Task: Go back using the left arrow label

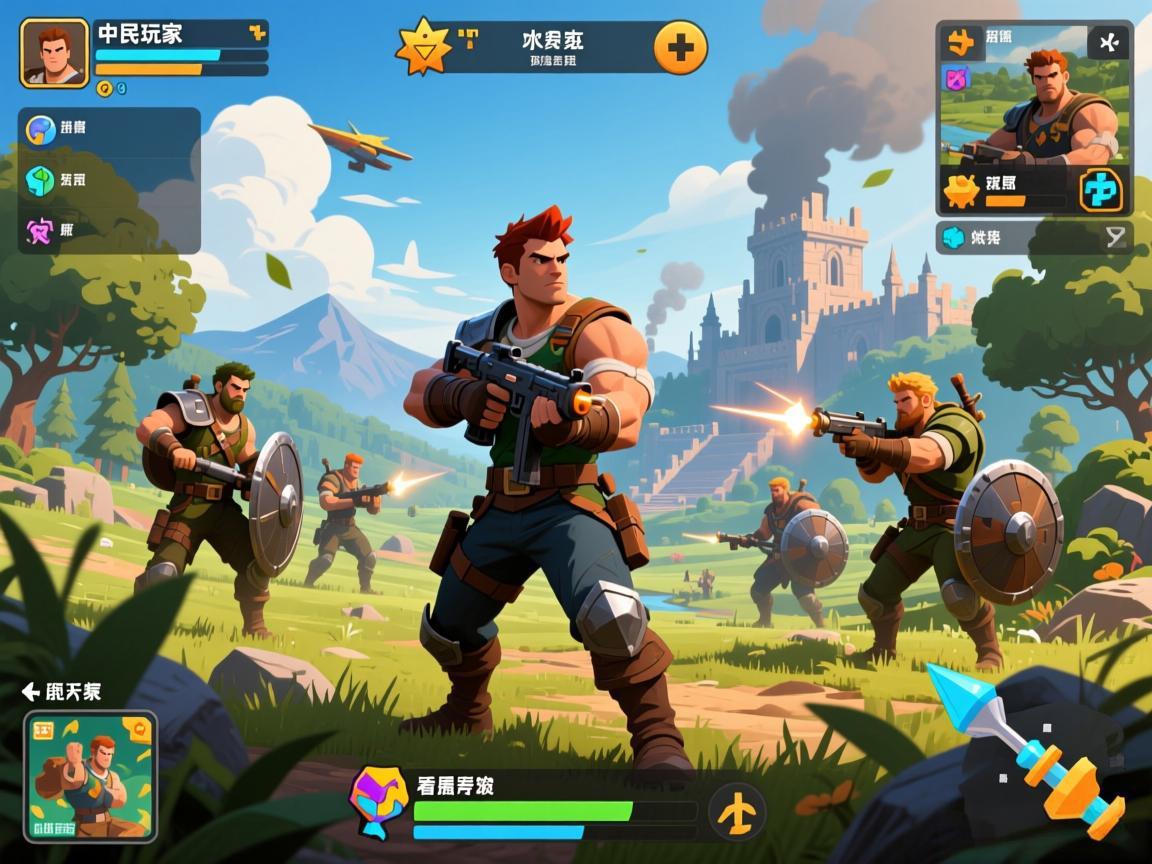Action: point(62,692)
